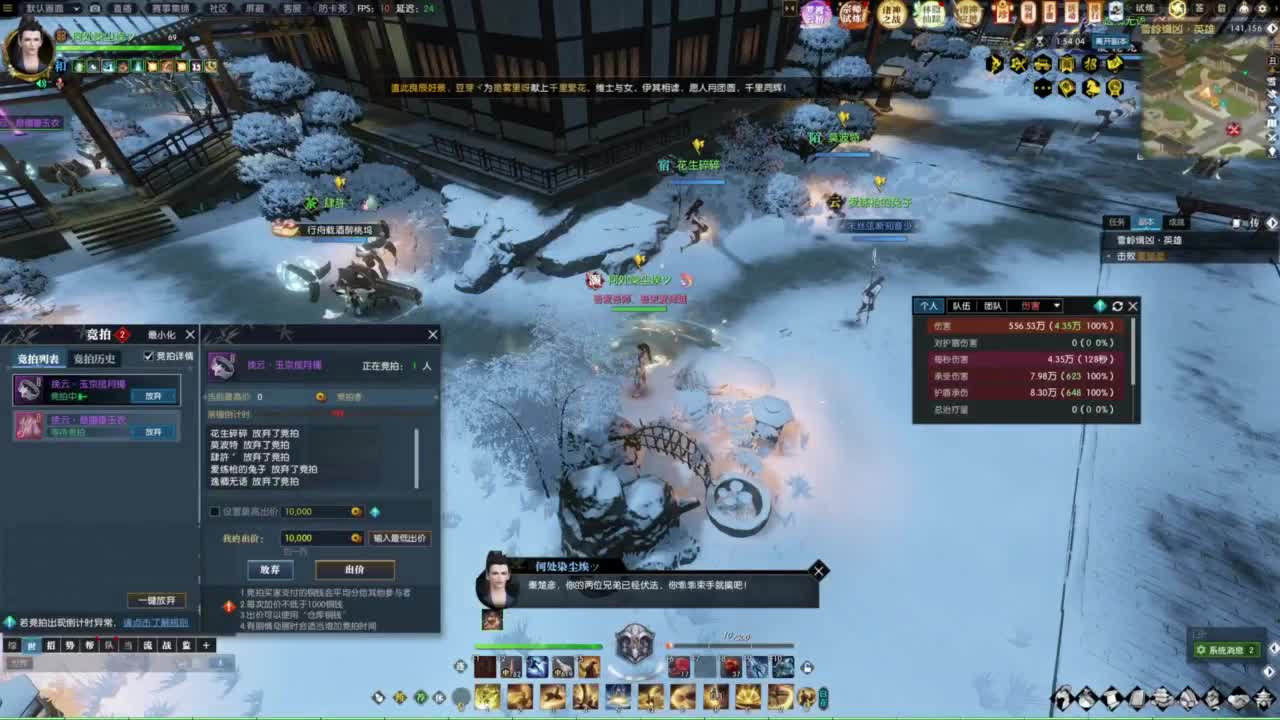Open the 诸神之战 event icon at top right
This screenshot has width=1280, height=720.
point(890,16)
